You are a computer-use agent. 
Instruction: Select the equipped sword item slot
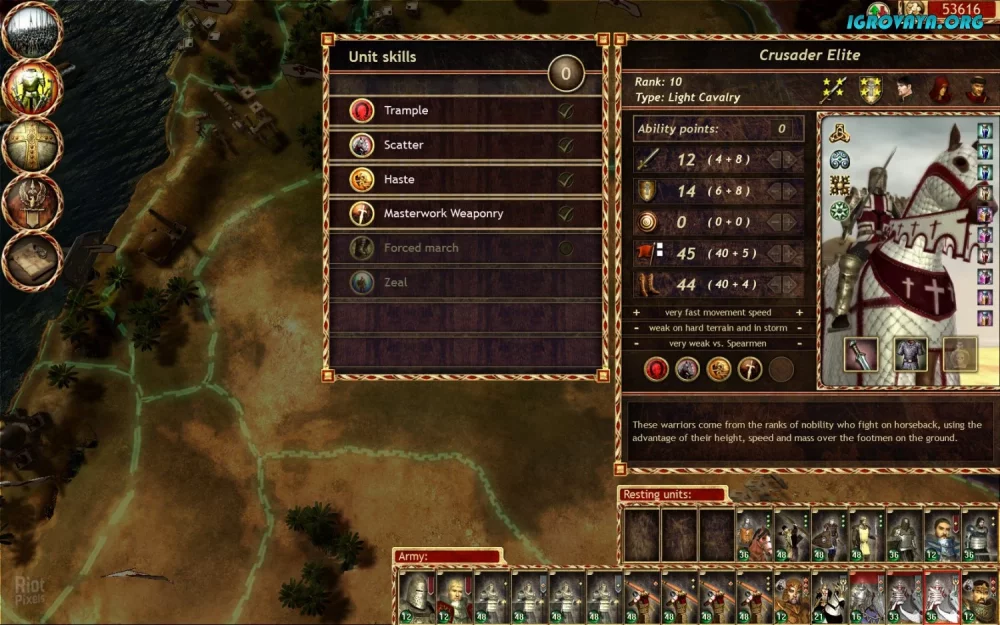click(861, 354)
